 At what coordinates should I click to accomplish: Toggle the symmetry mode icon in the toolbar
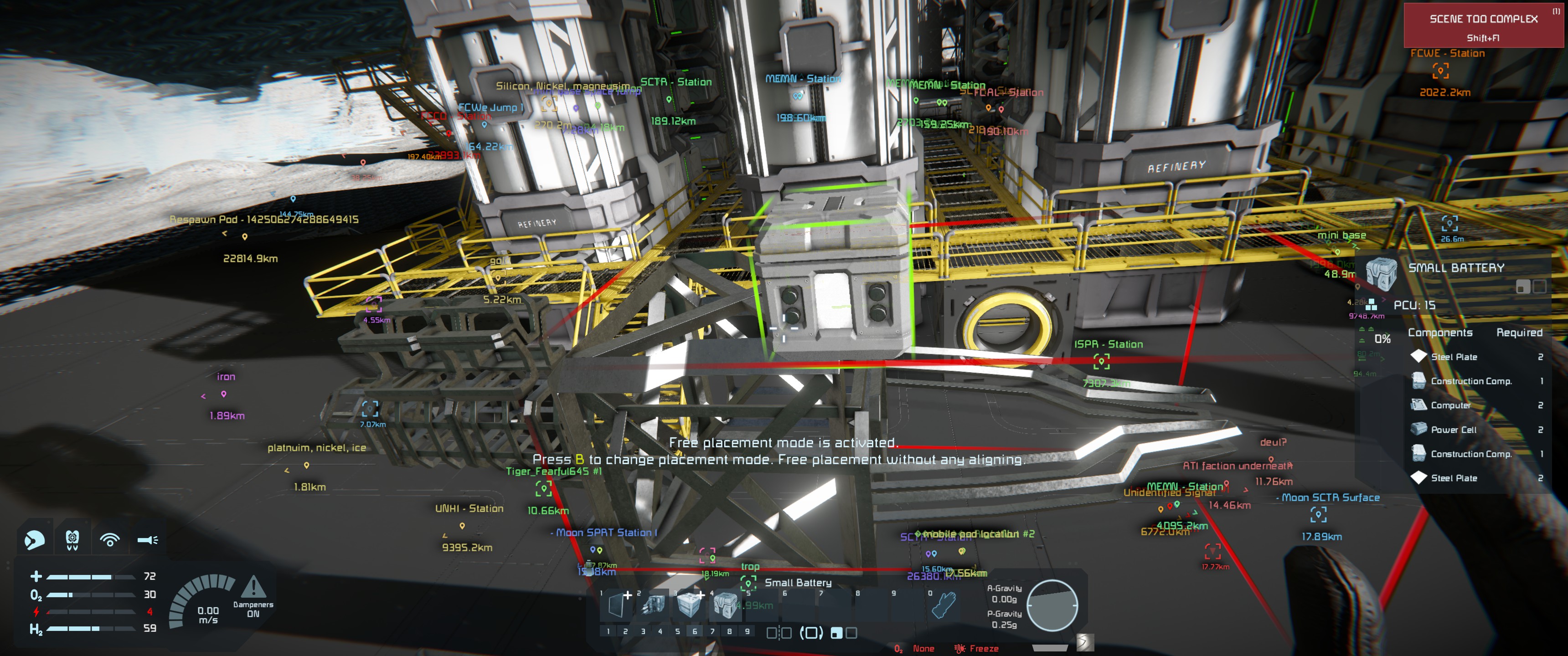779,633
